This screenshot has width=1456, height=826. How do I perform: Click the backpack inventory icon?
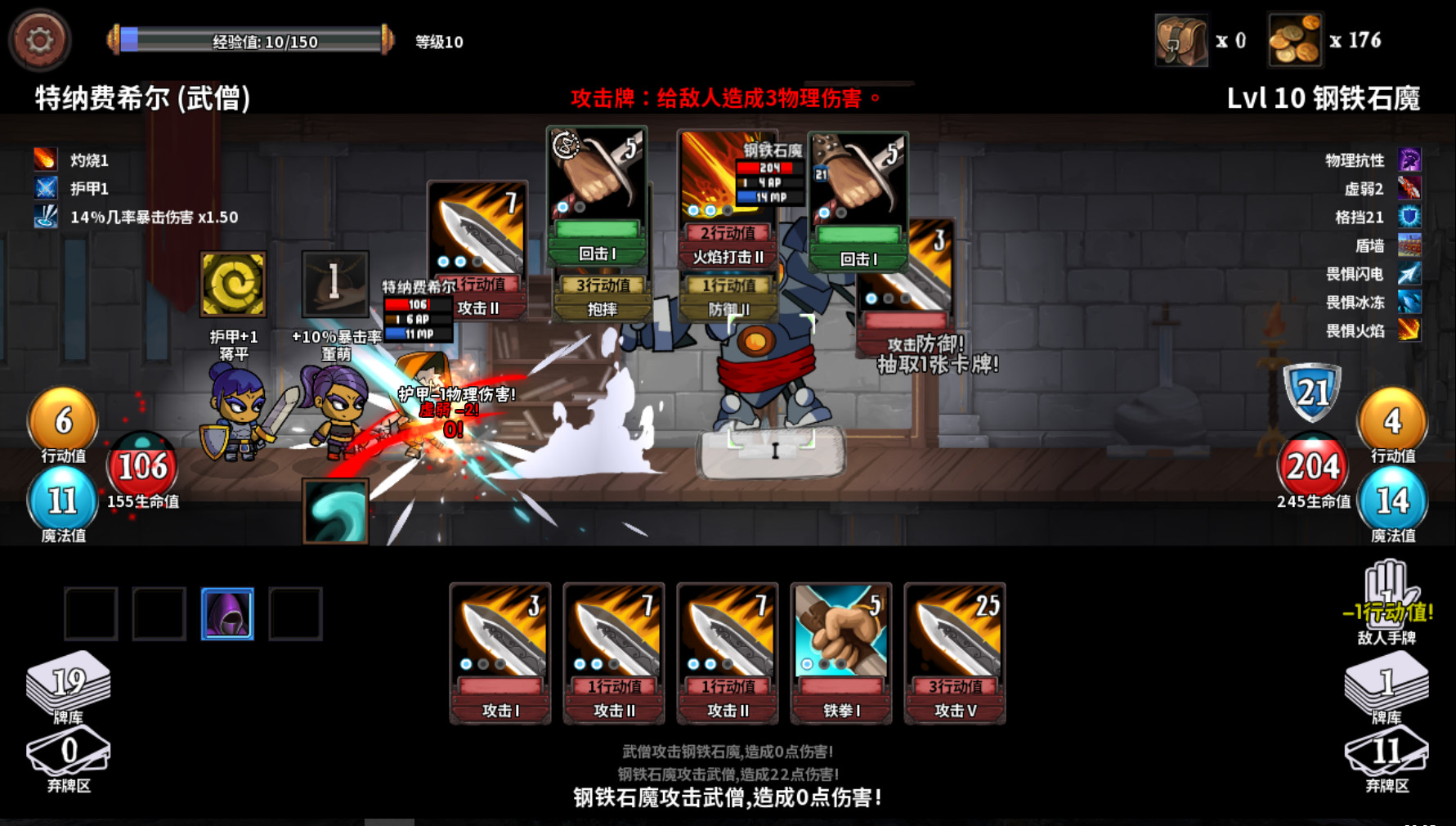(1180, 39)
